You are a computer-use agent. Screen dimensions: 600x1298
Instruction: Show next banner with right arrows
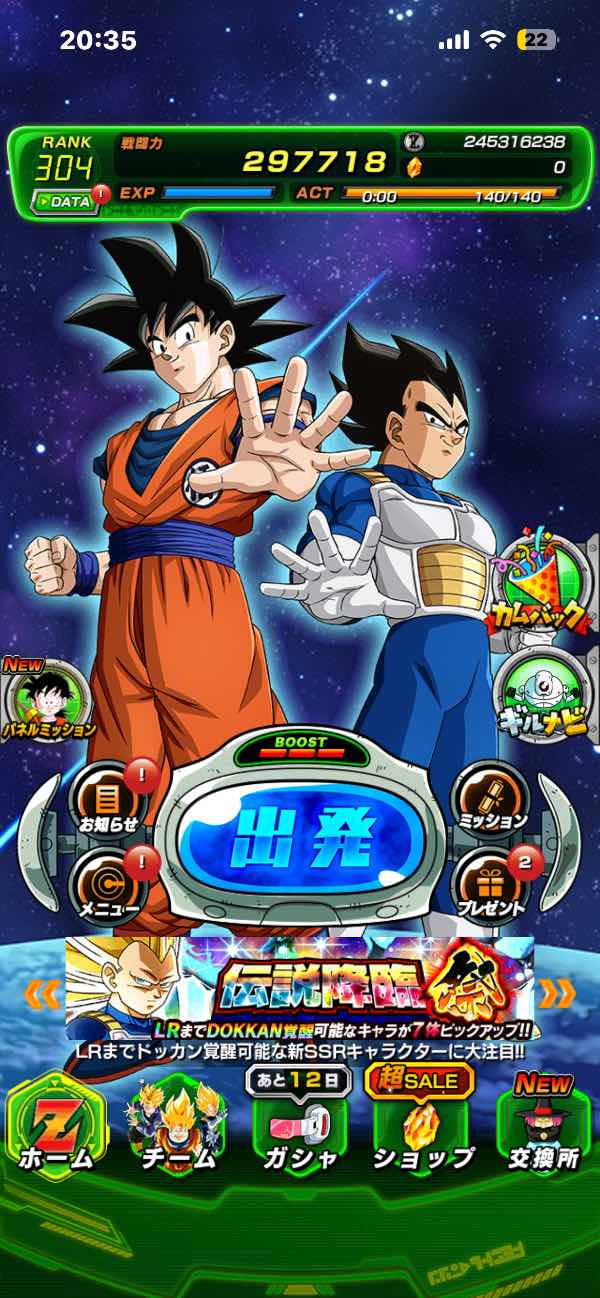(x=558, y=993)
